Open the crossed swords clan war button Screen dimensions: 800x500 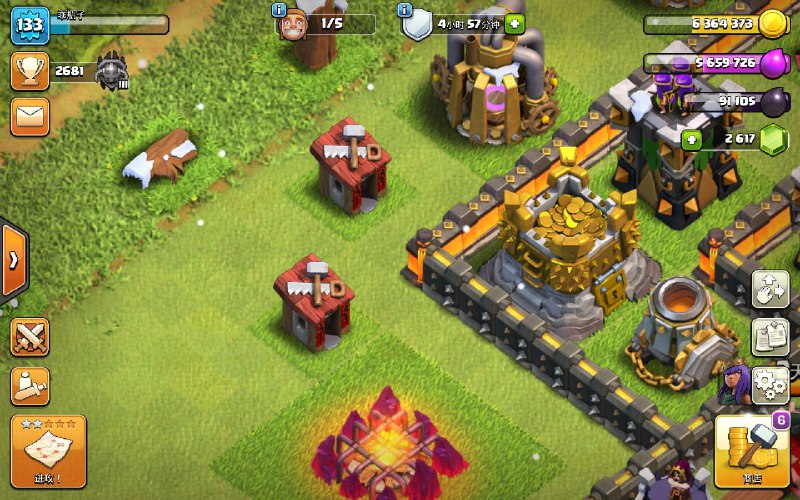(x=30, y=337)
